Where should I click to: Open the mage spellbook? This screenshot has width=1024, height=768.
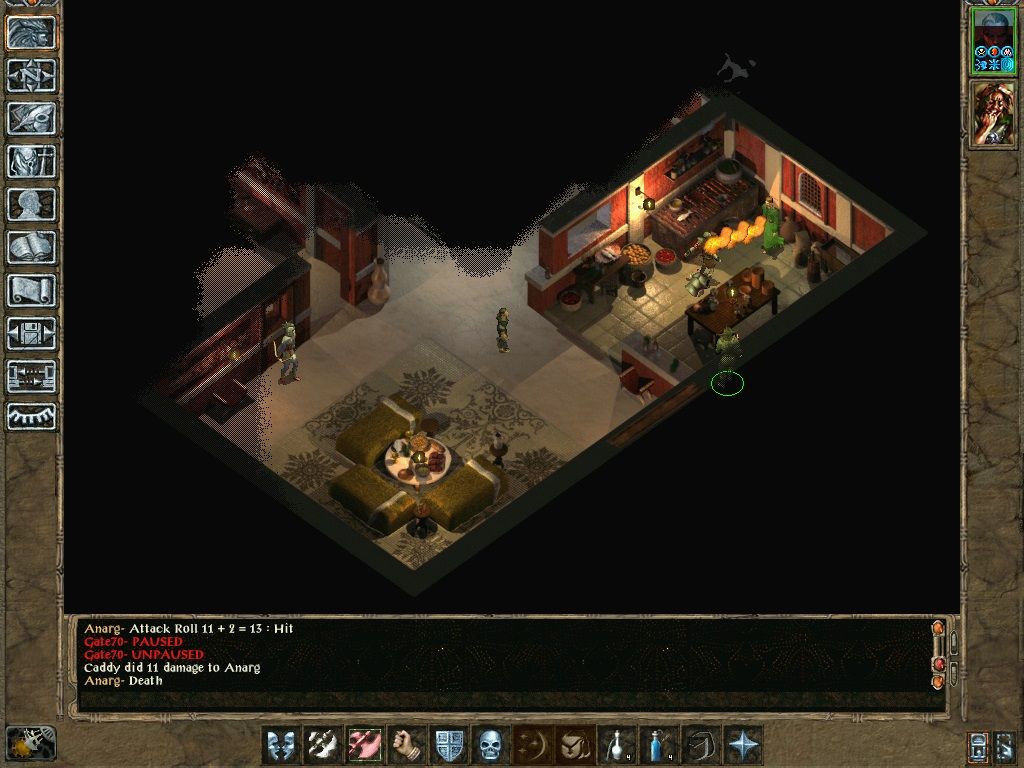[31, 247]
